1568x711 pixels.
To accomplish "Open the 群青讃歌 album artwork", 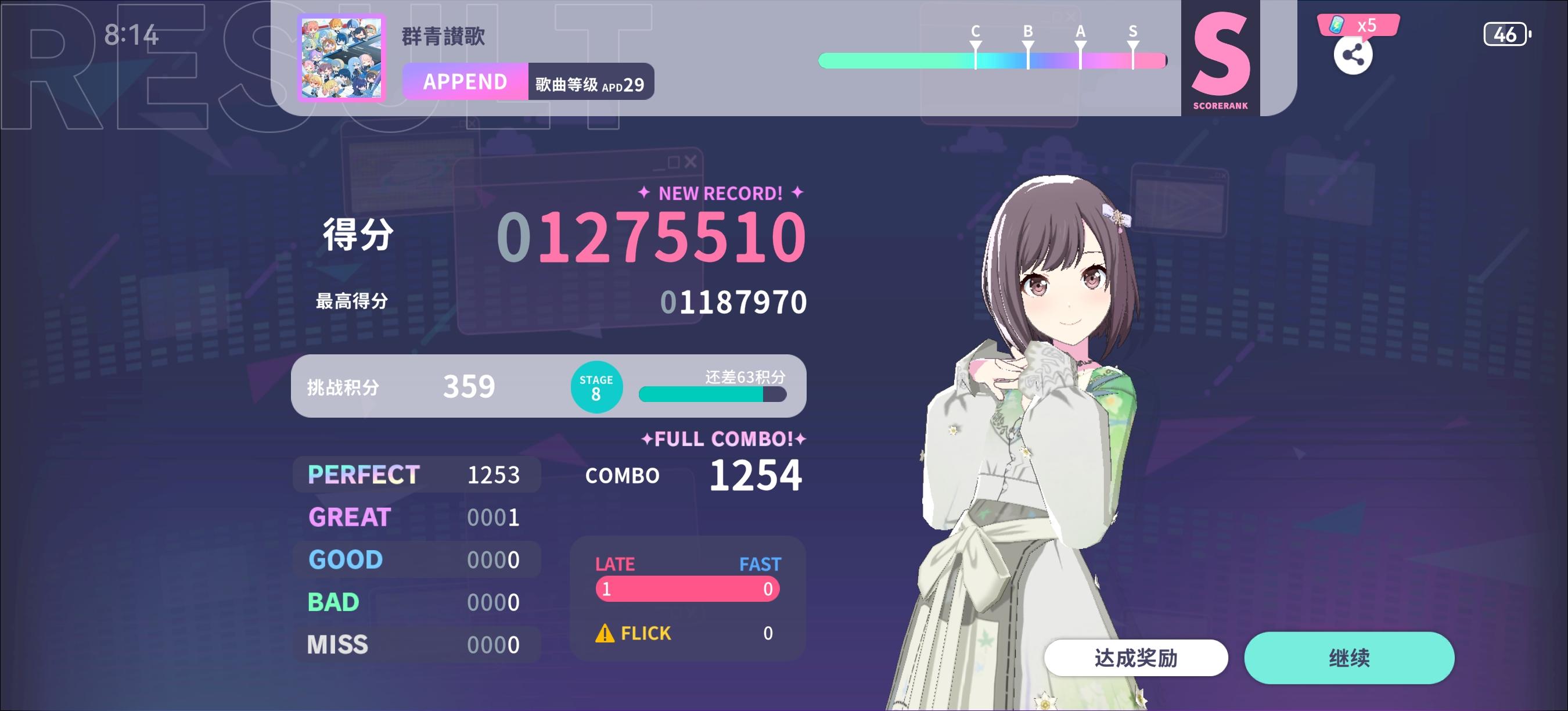I will [343, 59].
